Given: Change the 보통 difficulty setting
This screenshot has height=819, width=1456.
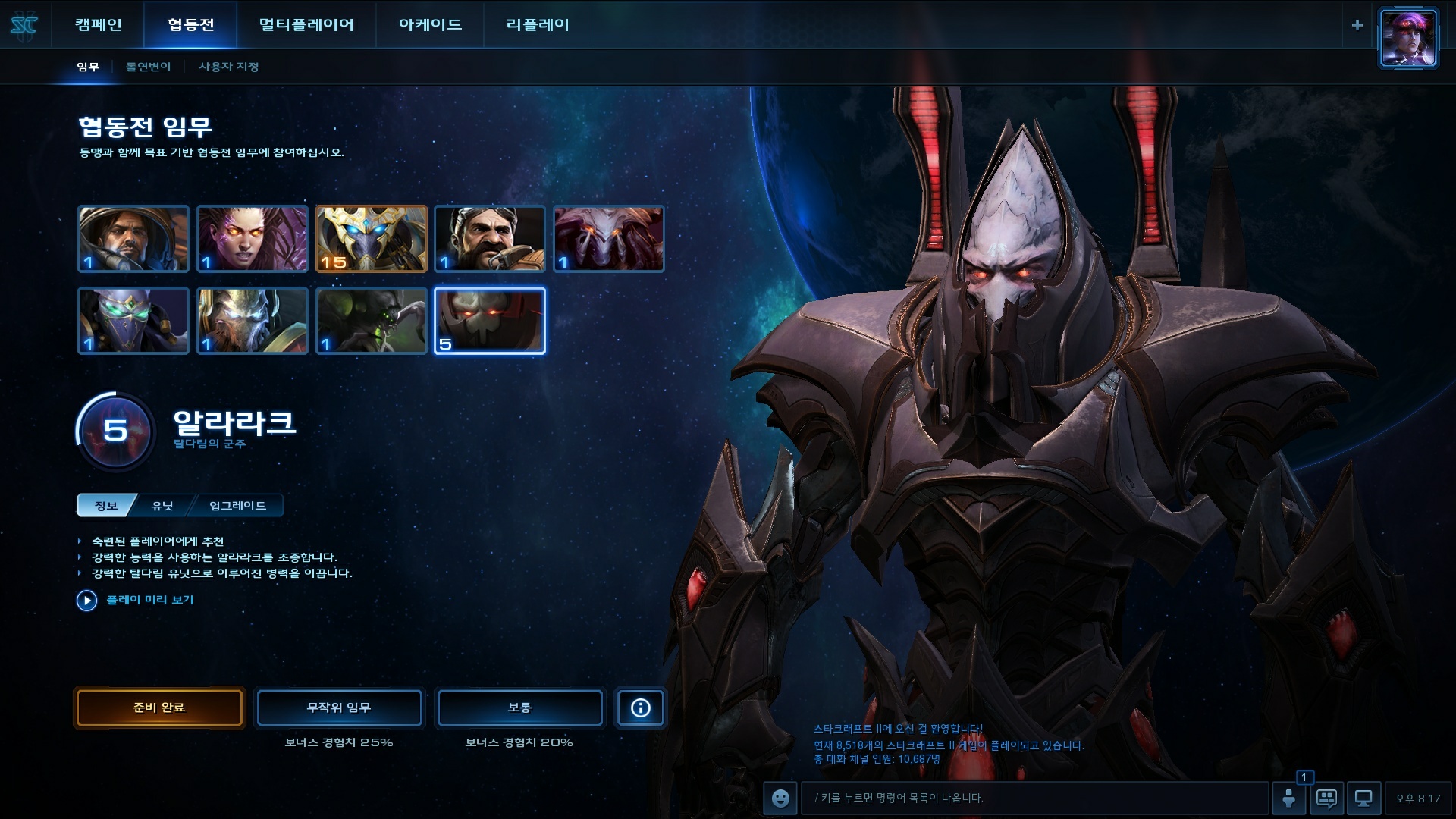Looking at the screenshot, I should 519,708.
